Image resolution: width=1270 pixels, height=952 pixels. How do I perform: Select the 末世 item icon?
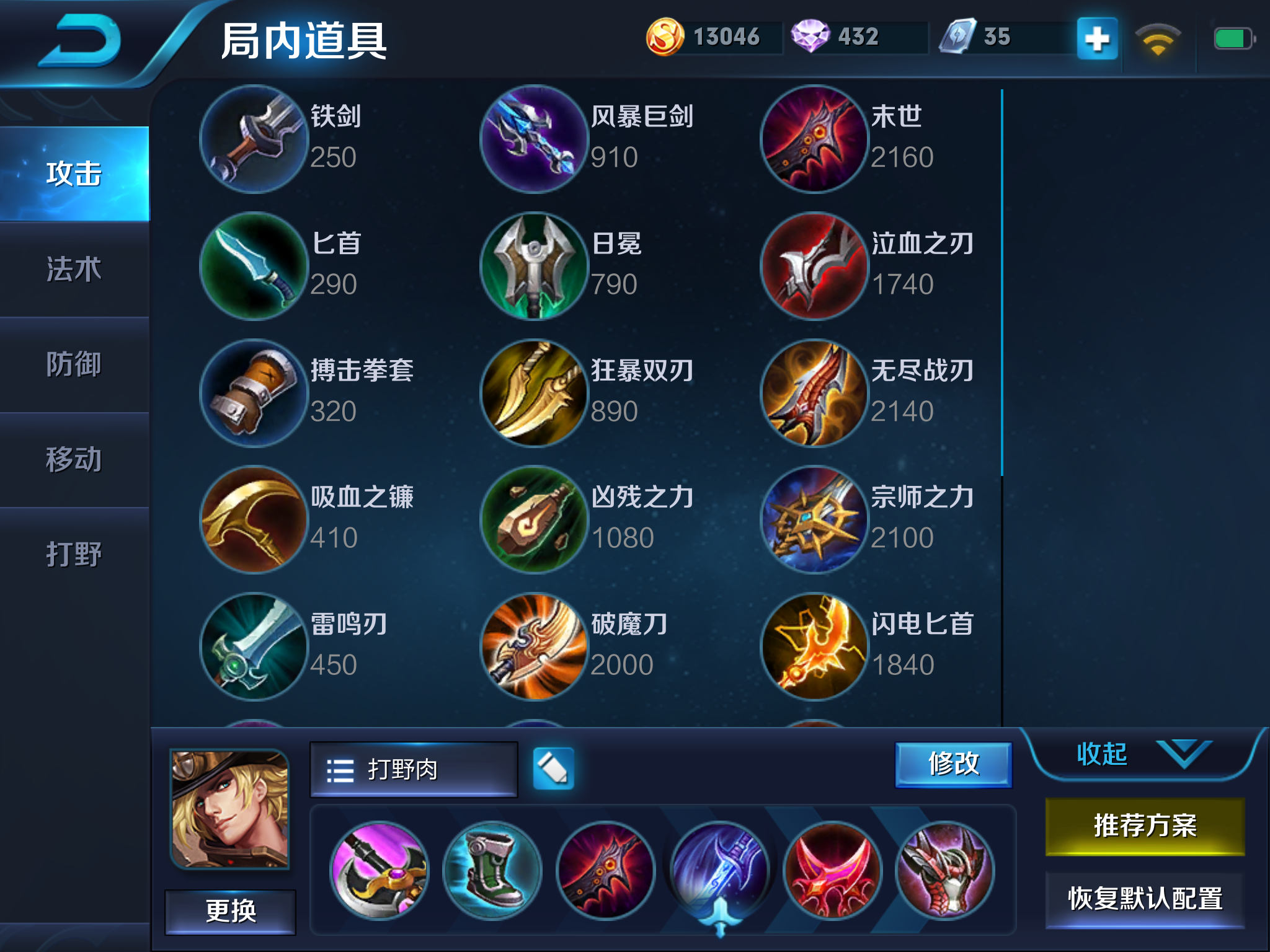coord(814,139)
